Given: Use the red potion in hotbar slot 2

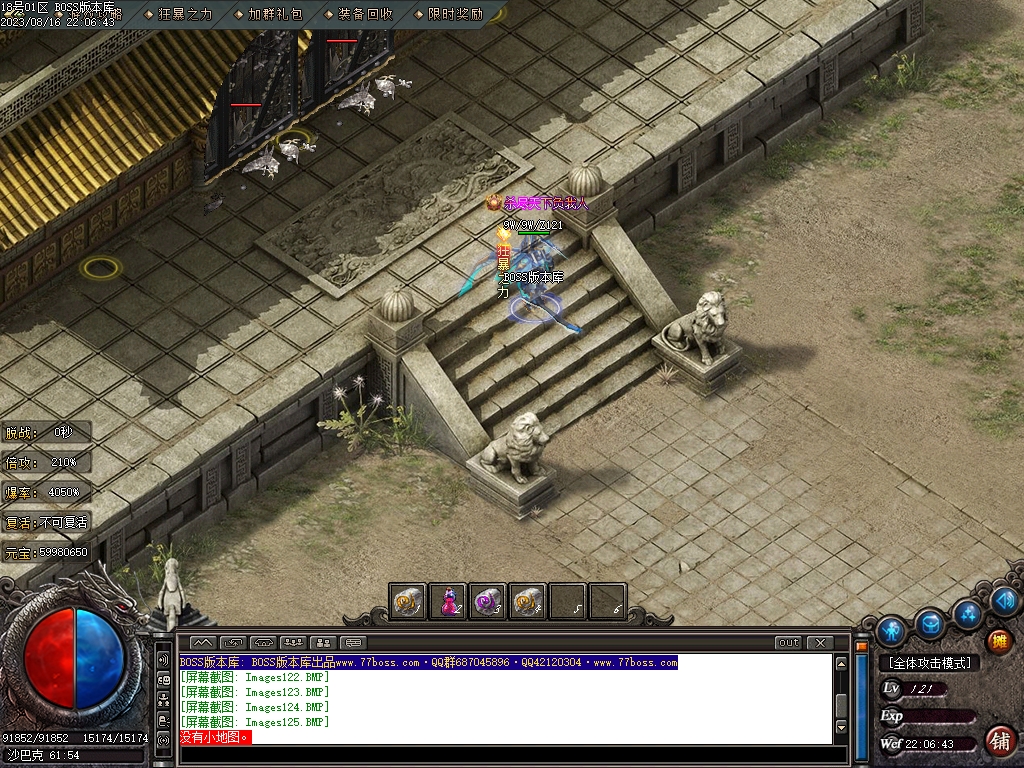Looking at the screenshot, I should click(447, 602).
